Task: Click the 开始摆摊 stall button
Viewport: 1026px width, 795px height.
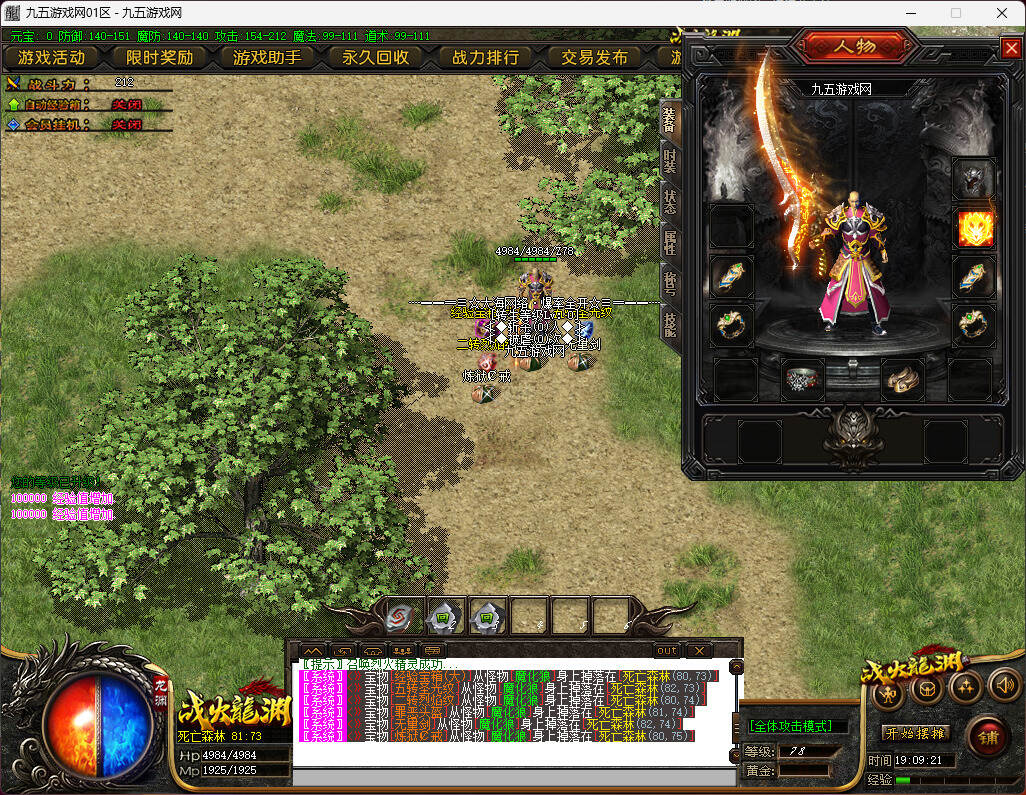Action: pyautogui.click(x=914, y=732)
